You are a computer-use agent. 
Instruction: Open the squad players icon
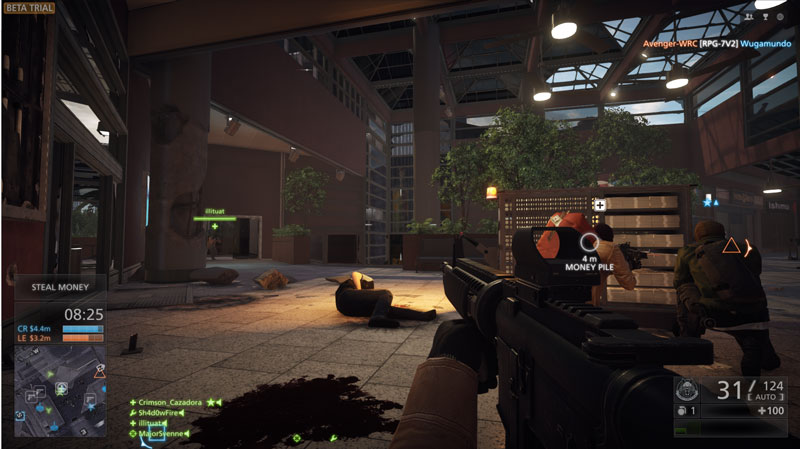[x=750, y=17]
